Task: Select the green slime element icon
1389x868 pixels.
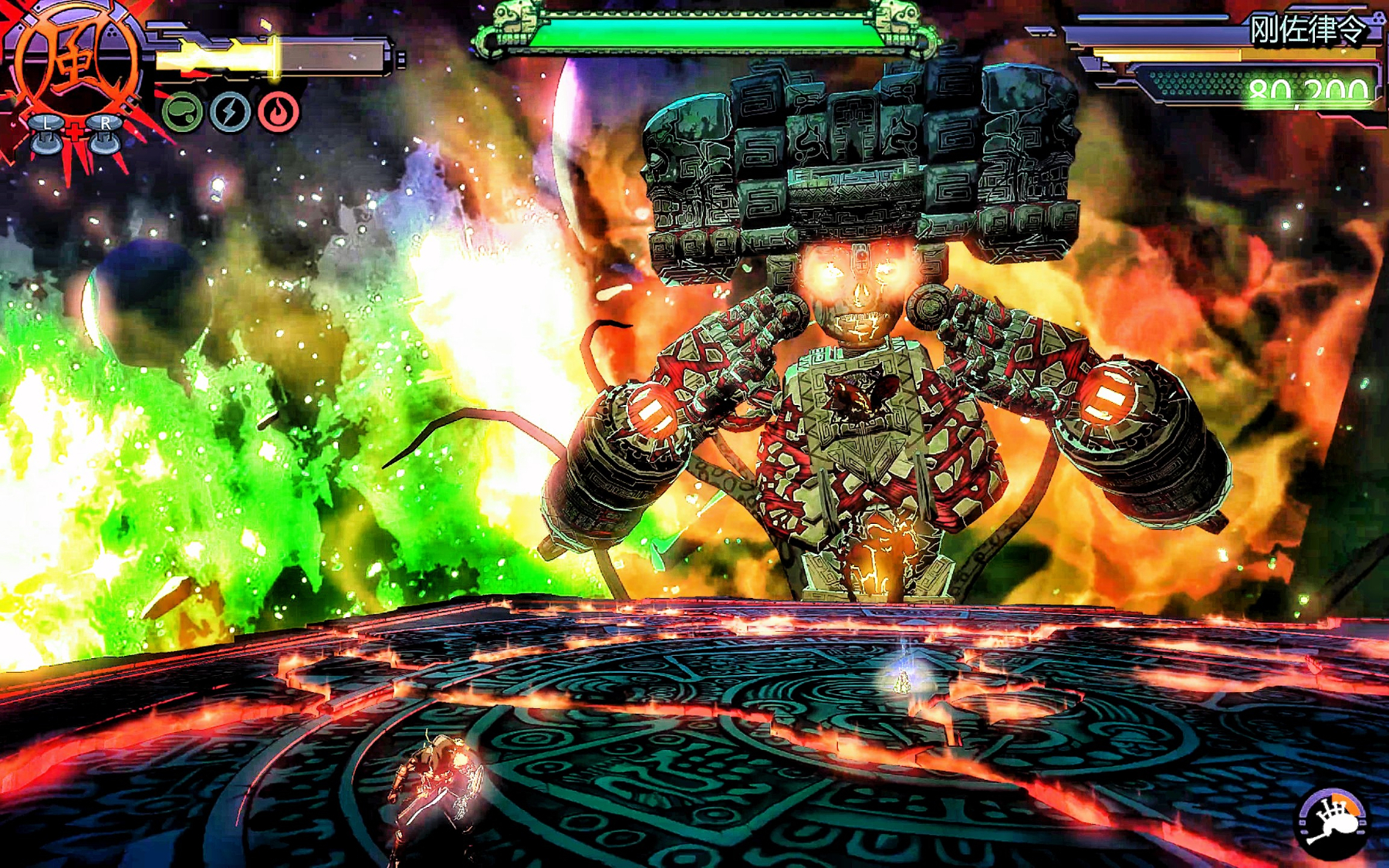Action: click(x=182, y=113)
